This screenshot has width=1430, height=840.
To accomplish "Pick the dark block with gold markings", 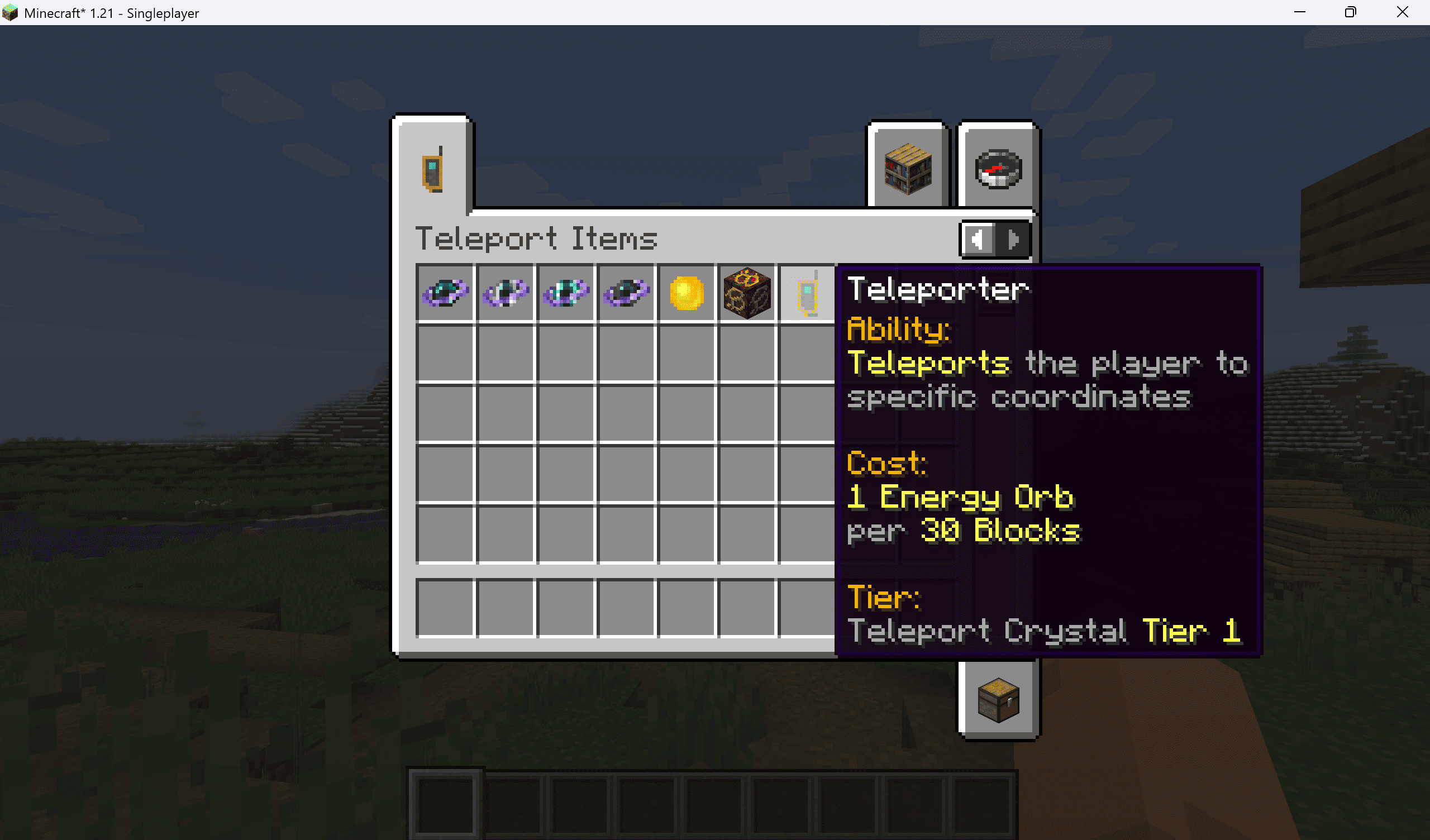I will pyautogui.click(x=747, y=293).
